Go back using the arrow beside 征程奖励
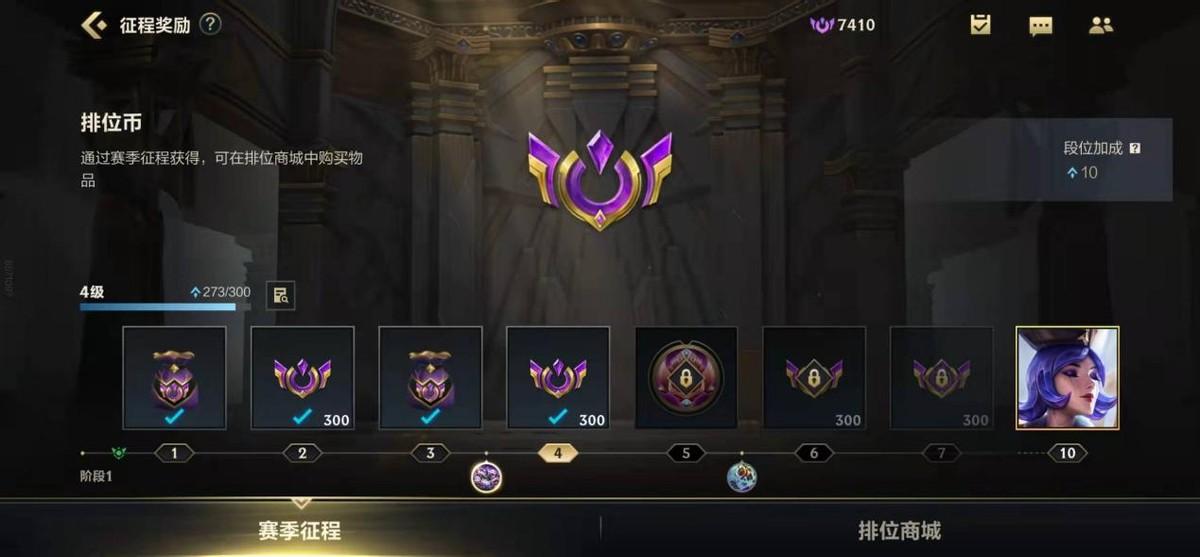The image size is (1200, 557). coord(94,25)
